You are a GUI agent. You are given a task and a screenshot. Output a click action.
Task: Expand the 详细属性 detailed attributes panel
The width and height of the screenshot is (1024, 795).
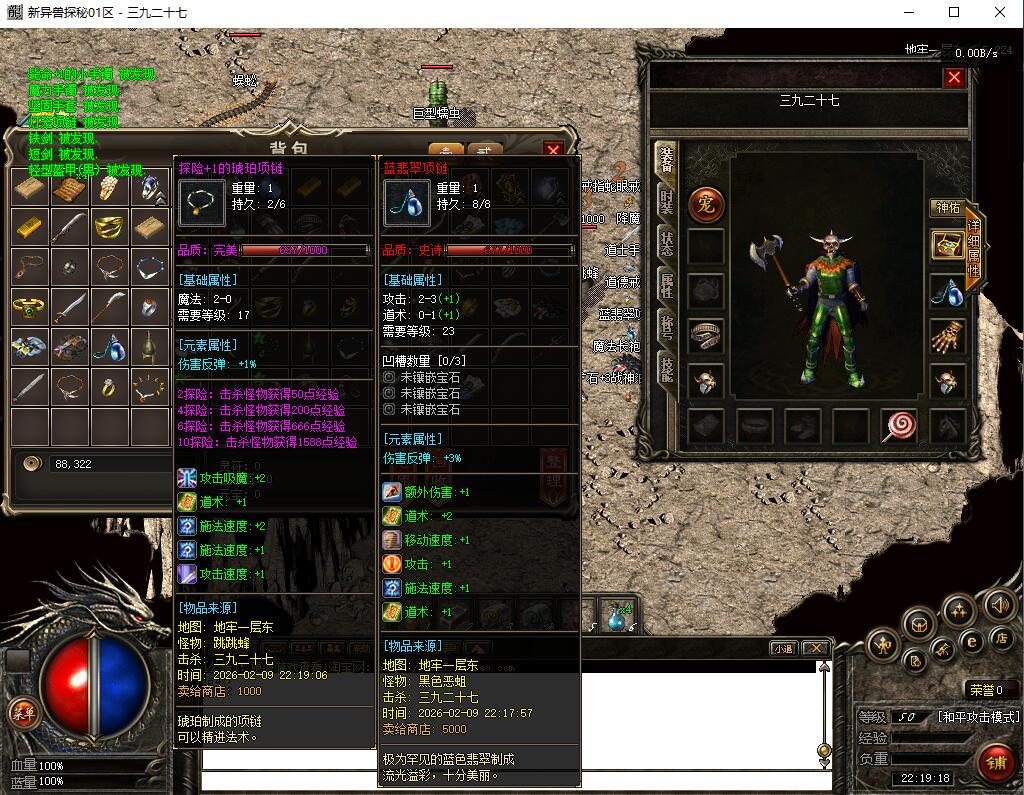click(973, 250)
